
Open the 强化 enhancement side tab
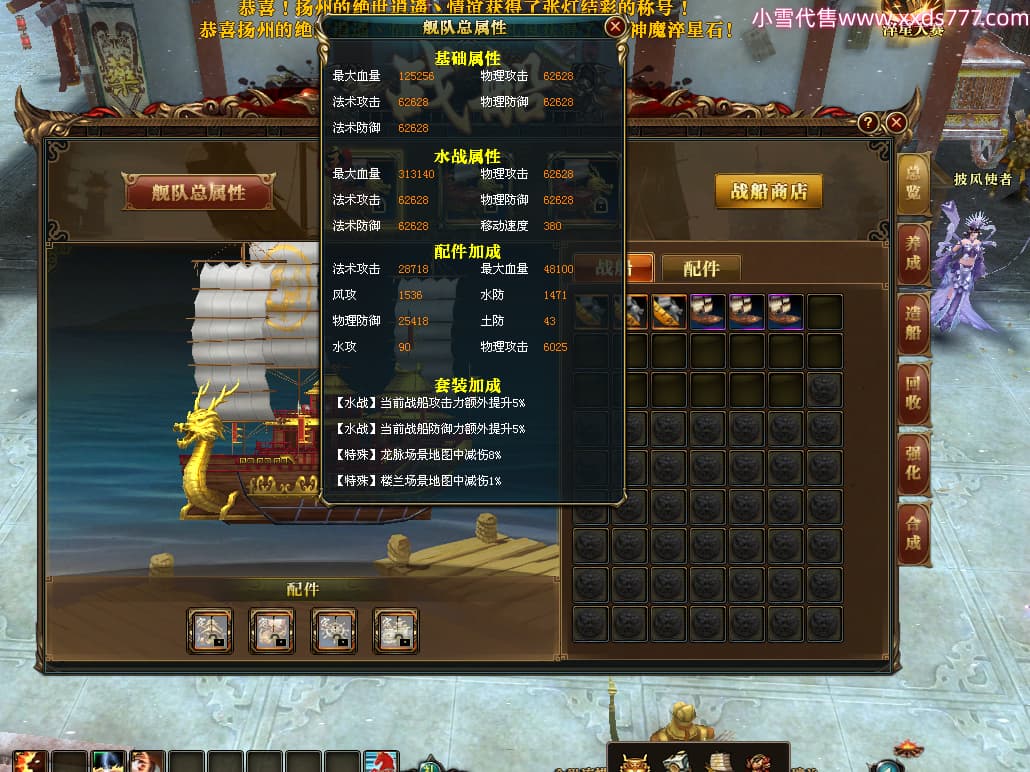pyautogui.click(x=913, y=463)
